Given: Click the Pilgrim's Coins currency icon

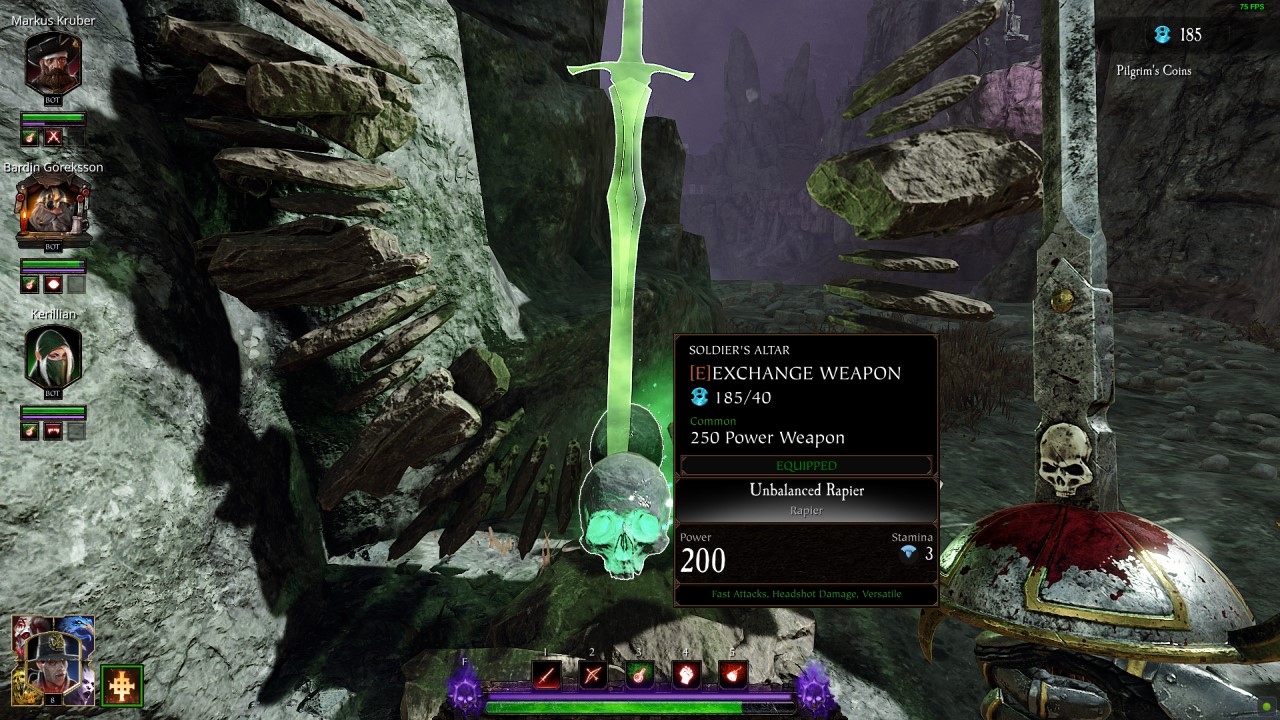Looking at the screenshot, I should (1162, 35).
